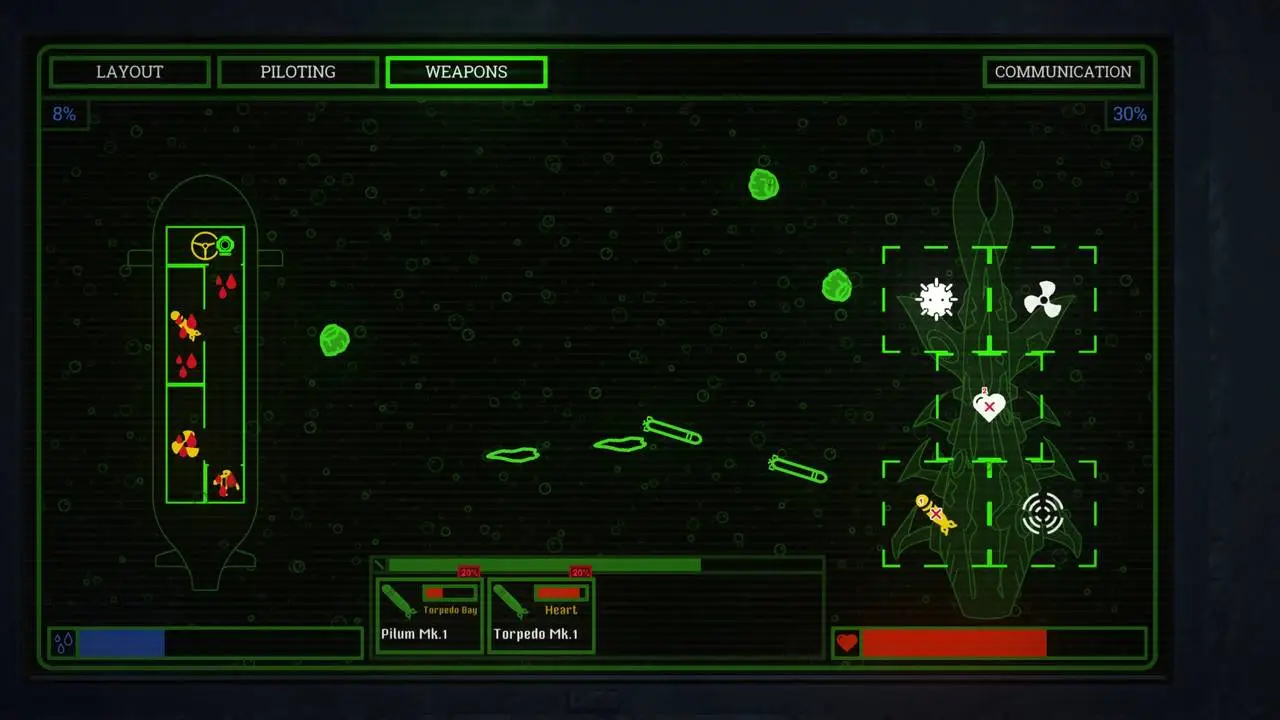
Task: Target the enemy's spiked mine section
Action: point(936,299)
